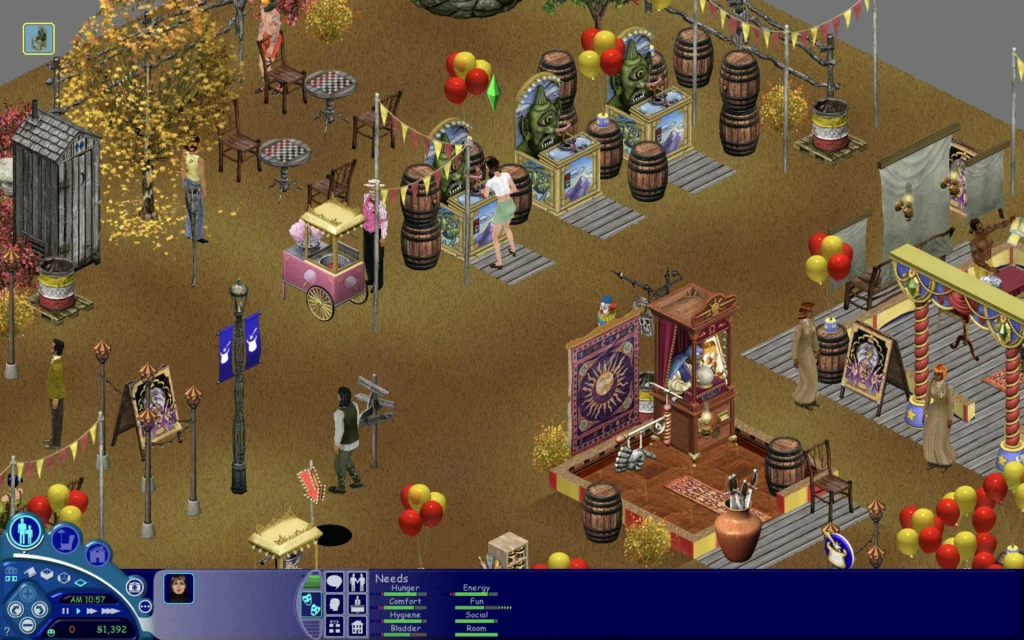Set game speed to double fast-forward
Image resolution: width=1024 pixels, height=640 pixels.
pyautogui.click(x=93, y=611)
